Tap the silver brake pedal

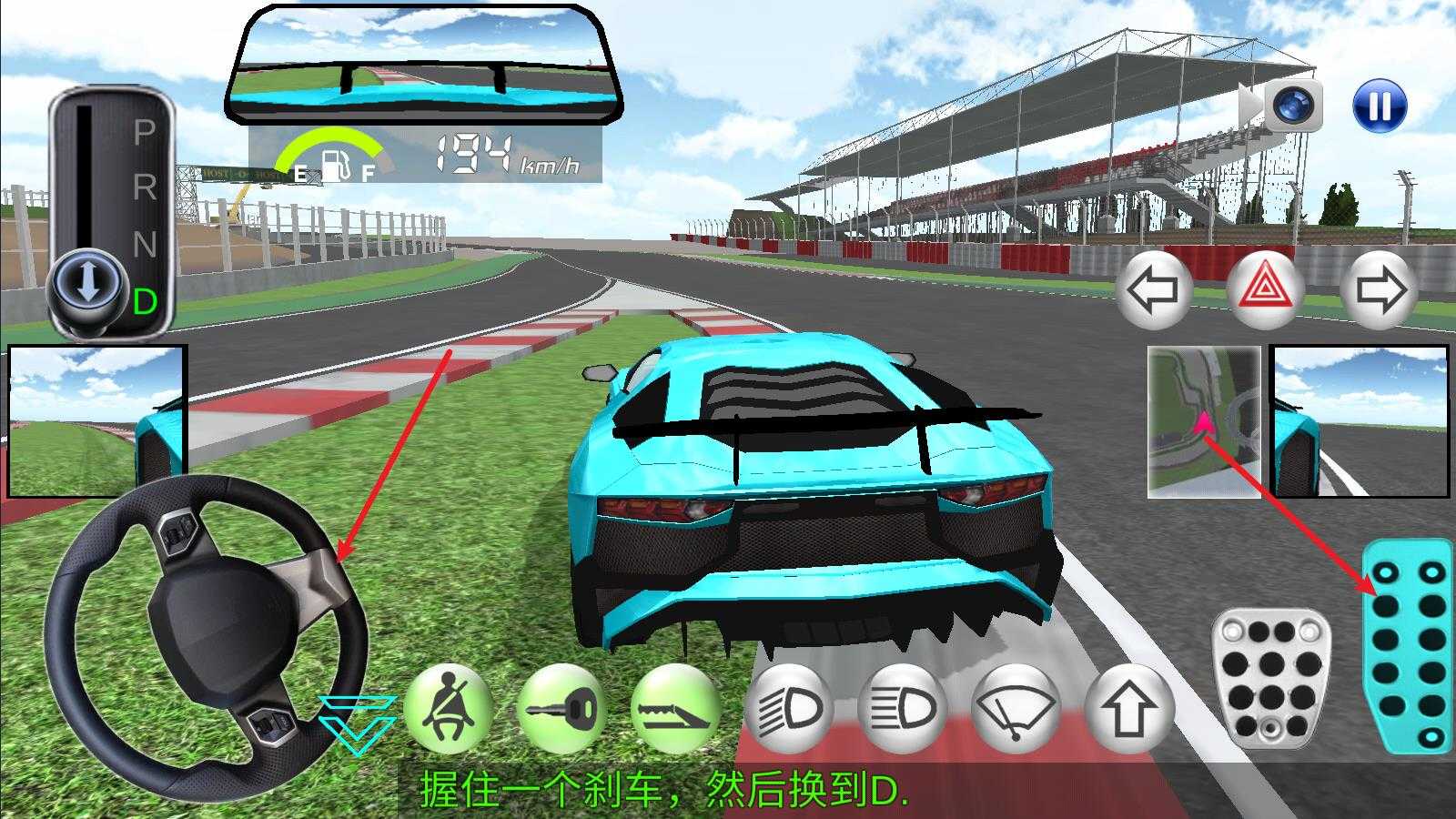click(x=1270, y=678)
